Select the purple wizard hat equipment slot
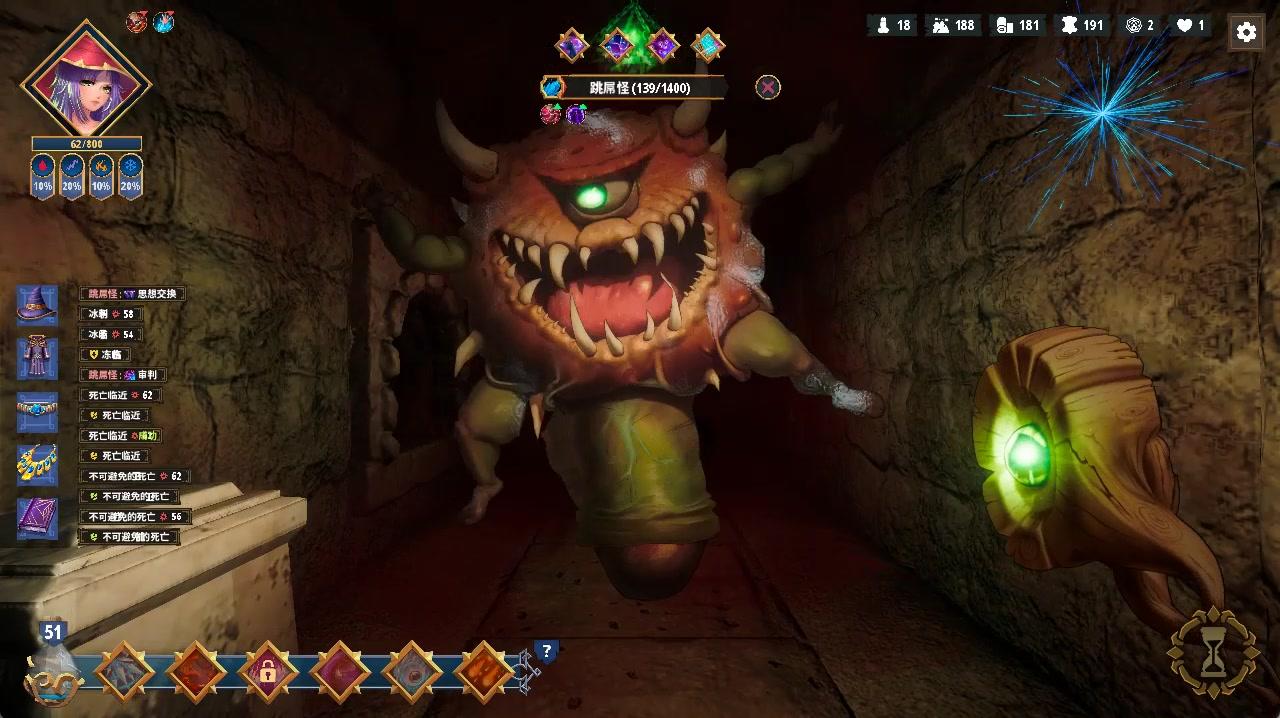The image size is (1280, 718). [37, 305]
